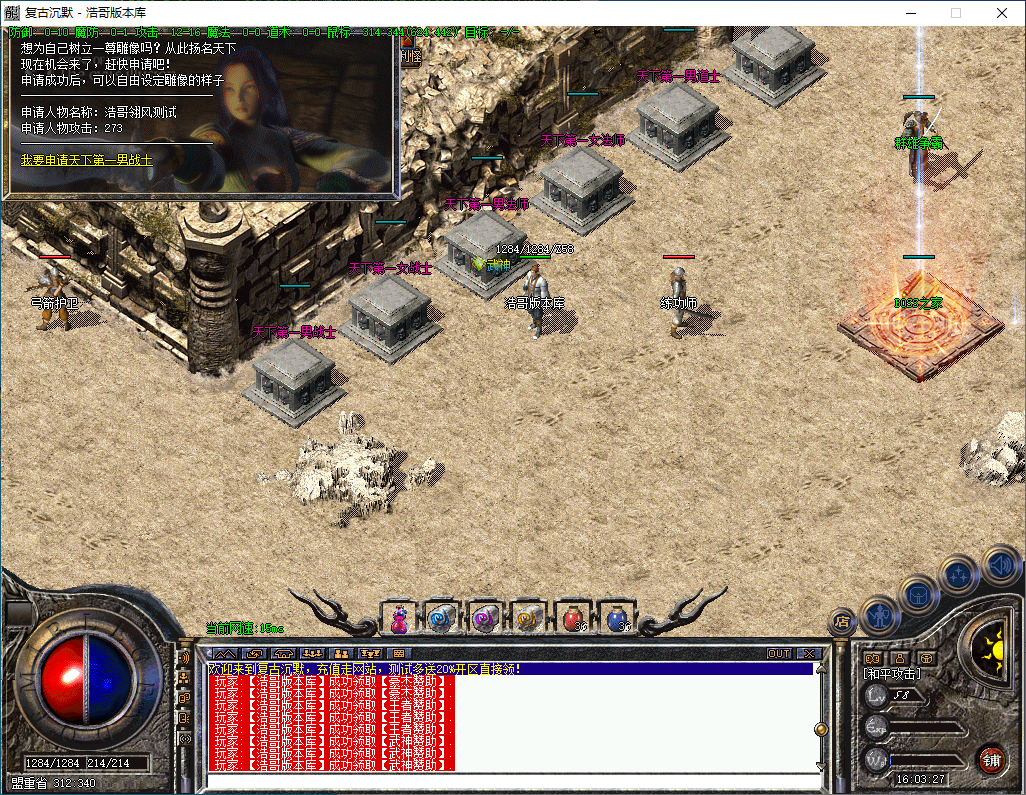Click the OUT button above the chat
The width and height of the screenshot is (1026, 795).
coord(779,654)
